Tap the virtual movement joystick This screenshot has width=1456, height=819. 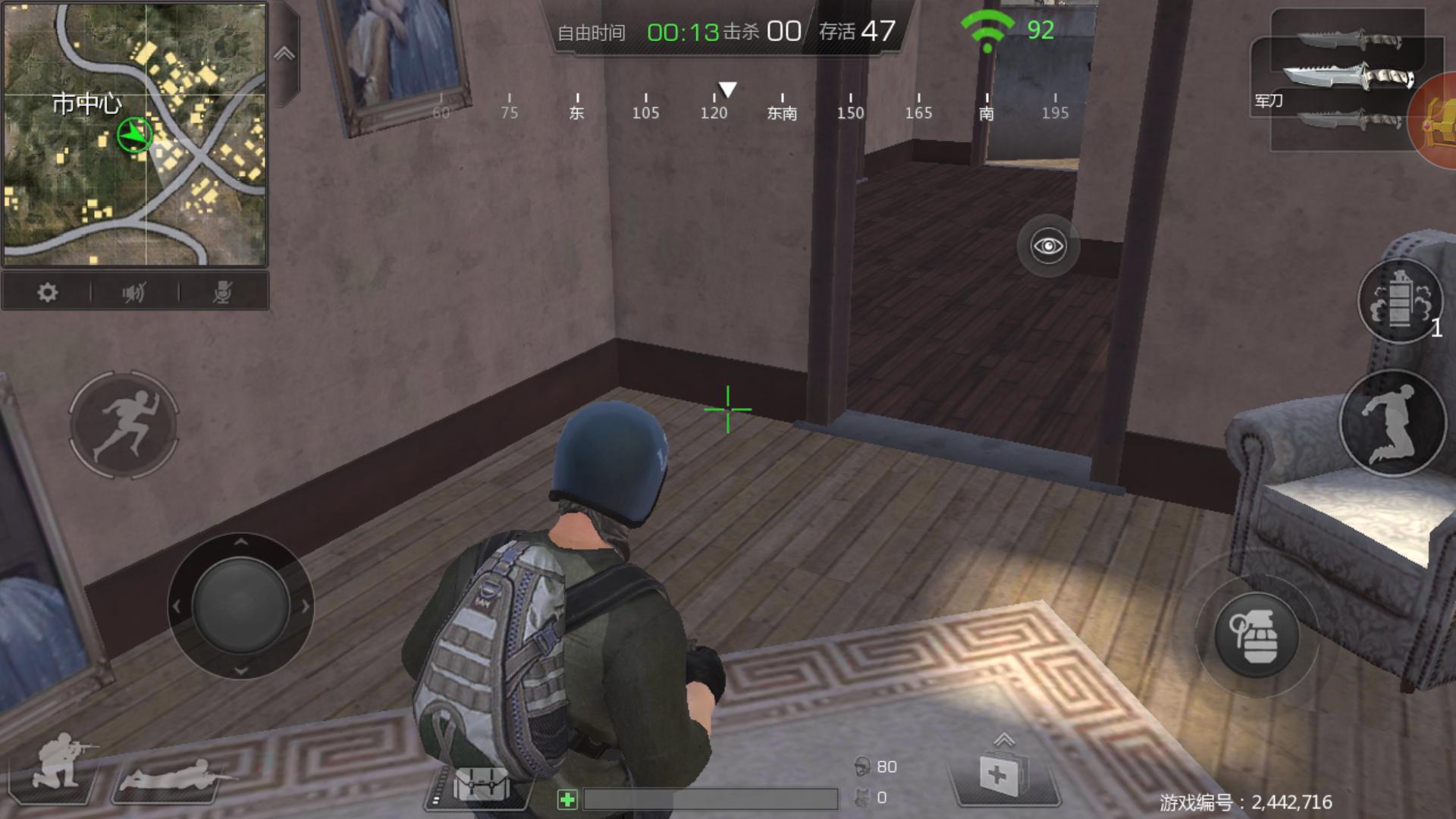click(x=240, y=606)
